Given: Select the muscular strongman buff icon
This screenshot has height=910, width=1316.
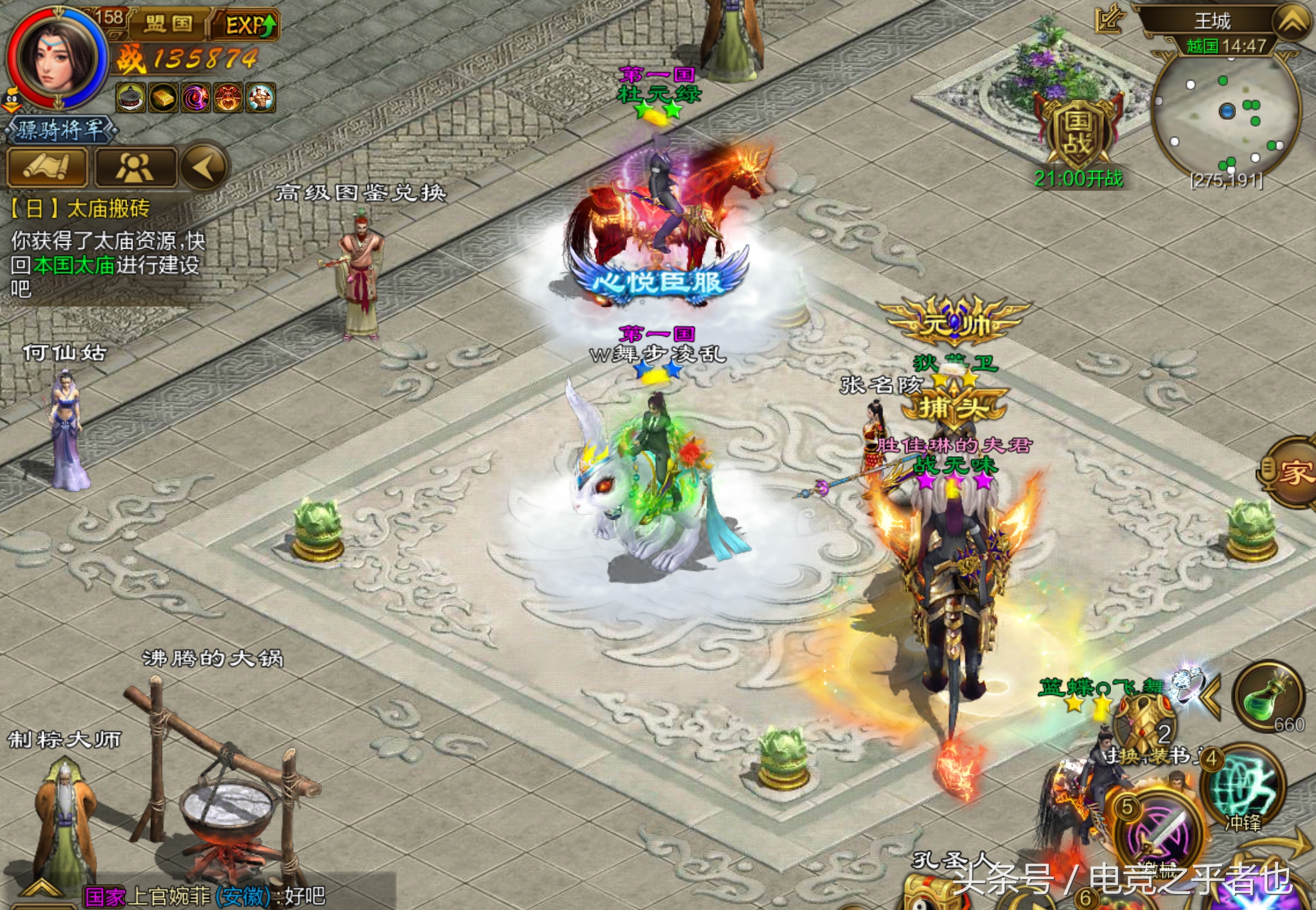Looking at the screenshot, I should click(x=261, y=98).
